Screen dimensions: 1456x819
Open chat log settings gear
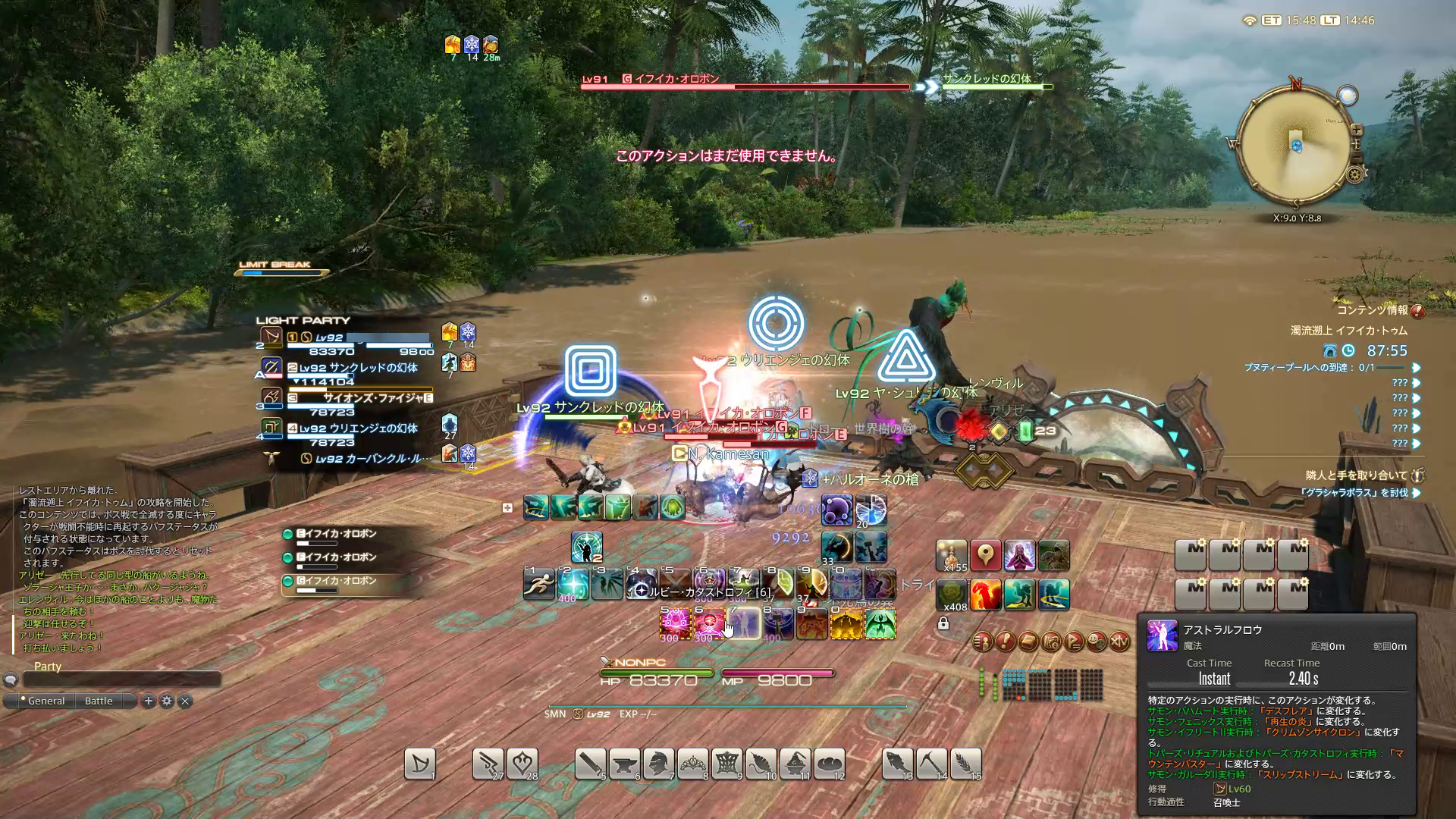pyautogui.click(x=167, y=701)
